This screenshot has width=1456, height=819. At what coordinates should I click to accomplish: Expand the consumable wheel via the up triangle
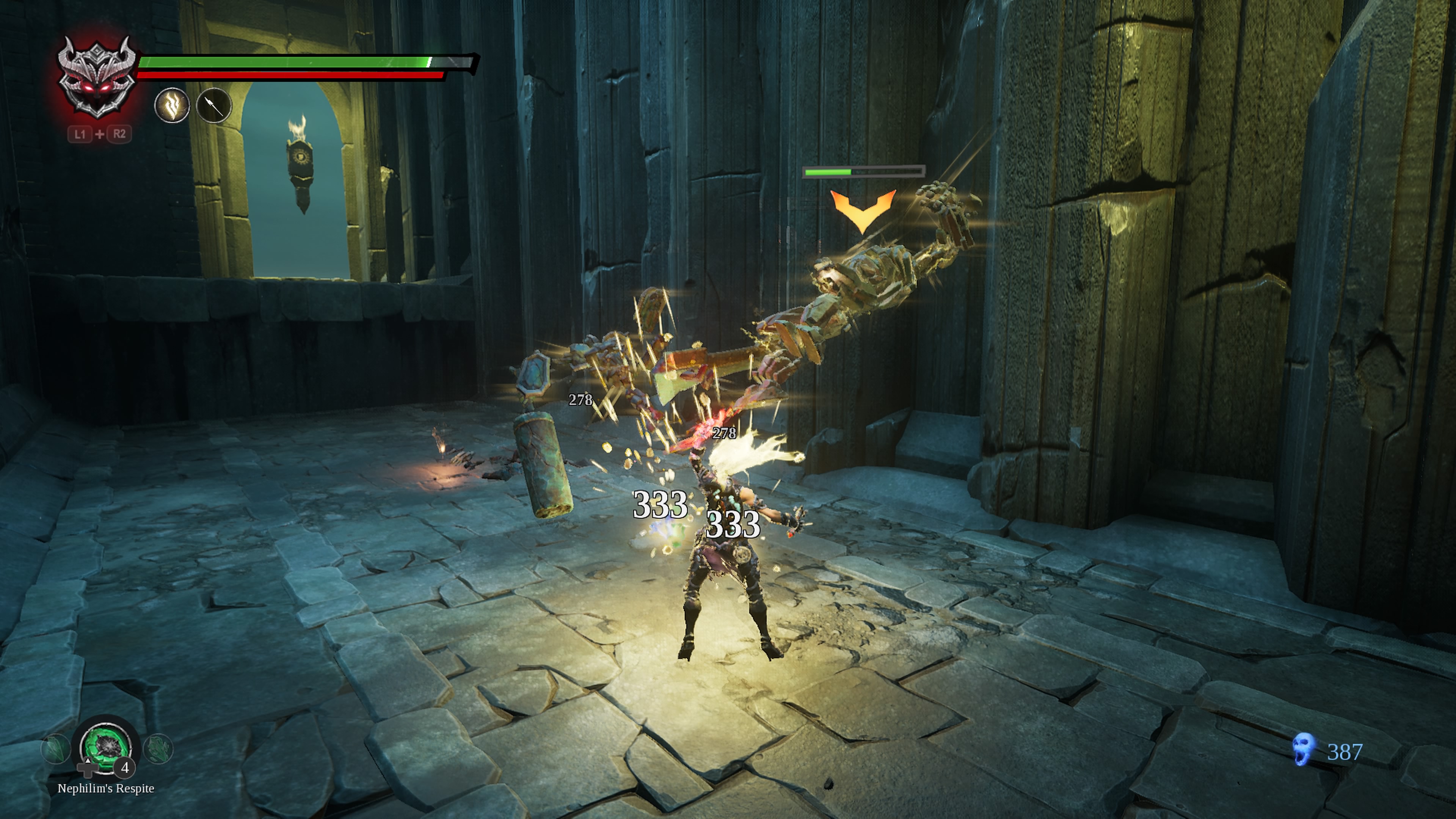88,761
